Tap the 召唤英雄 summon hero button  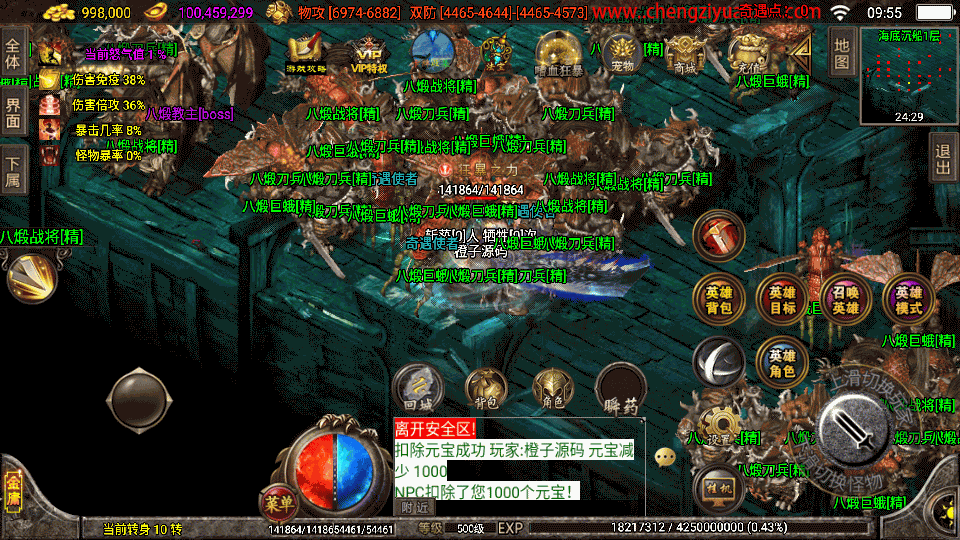[845, 299]
